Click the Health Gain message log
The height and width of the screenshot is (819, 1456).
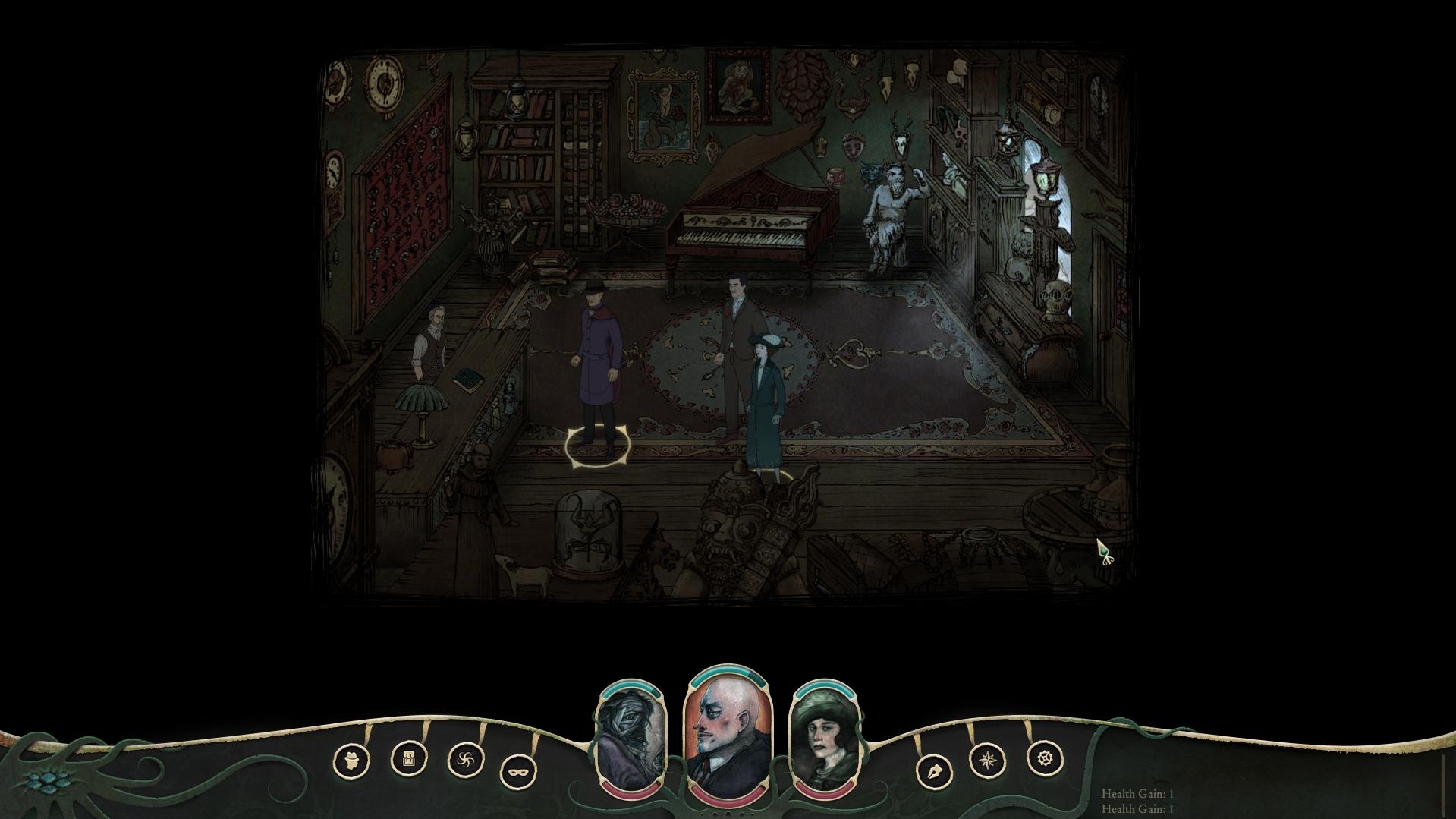coord(1137,801)
